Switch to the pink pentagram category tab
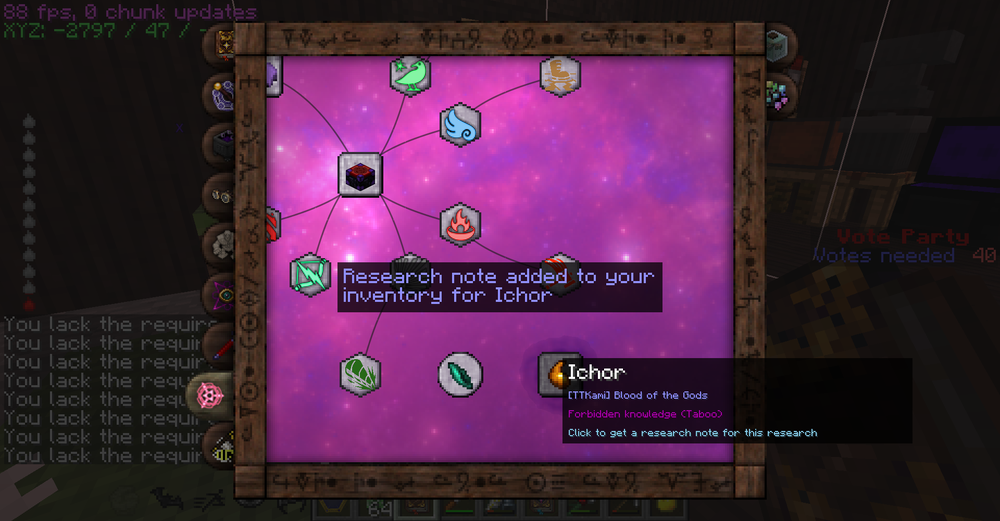1000x521 pixels. [213, 395]
